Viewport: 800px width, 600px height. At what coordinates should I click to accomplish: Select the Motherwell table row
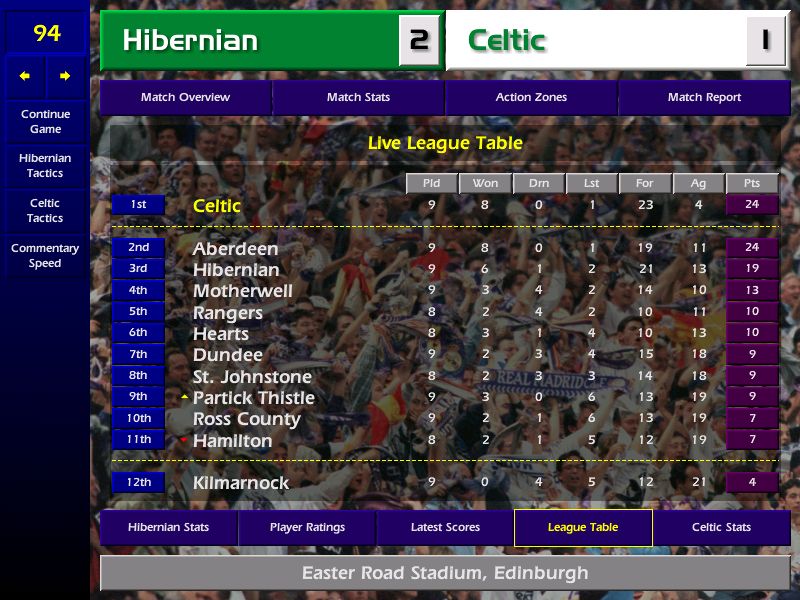coord(243,291)
